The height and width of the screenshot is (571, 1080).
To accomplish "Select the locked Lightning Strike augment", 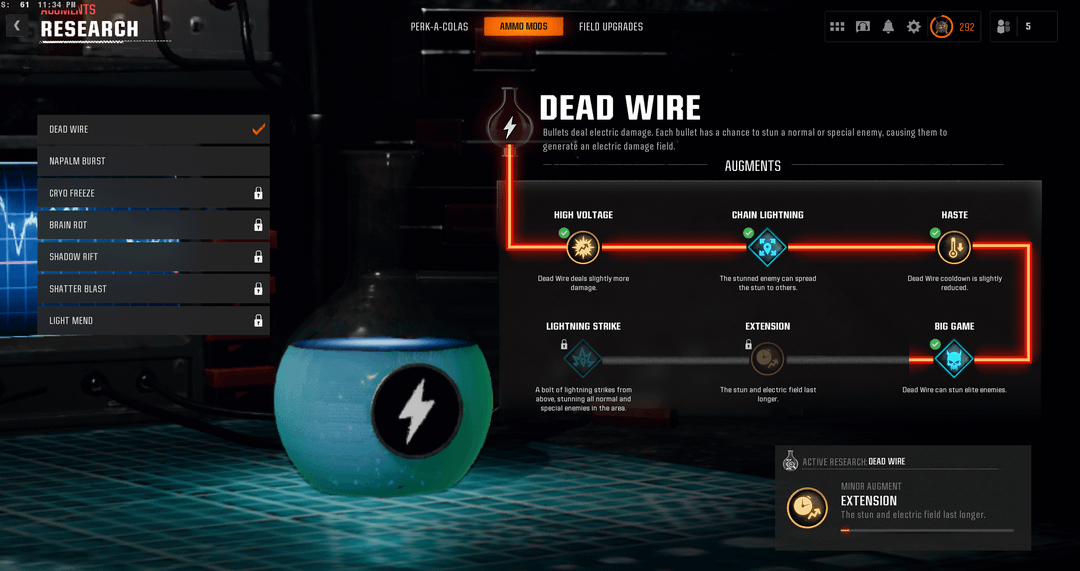I will click(x=583, y=358).
